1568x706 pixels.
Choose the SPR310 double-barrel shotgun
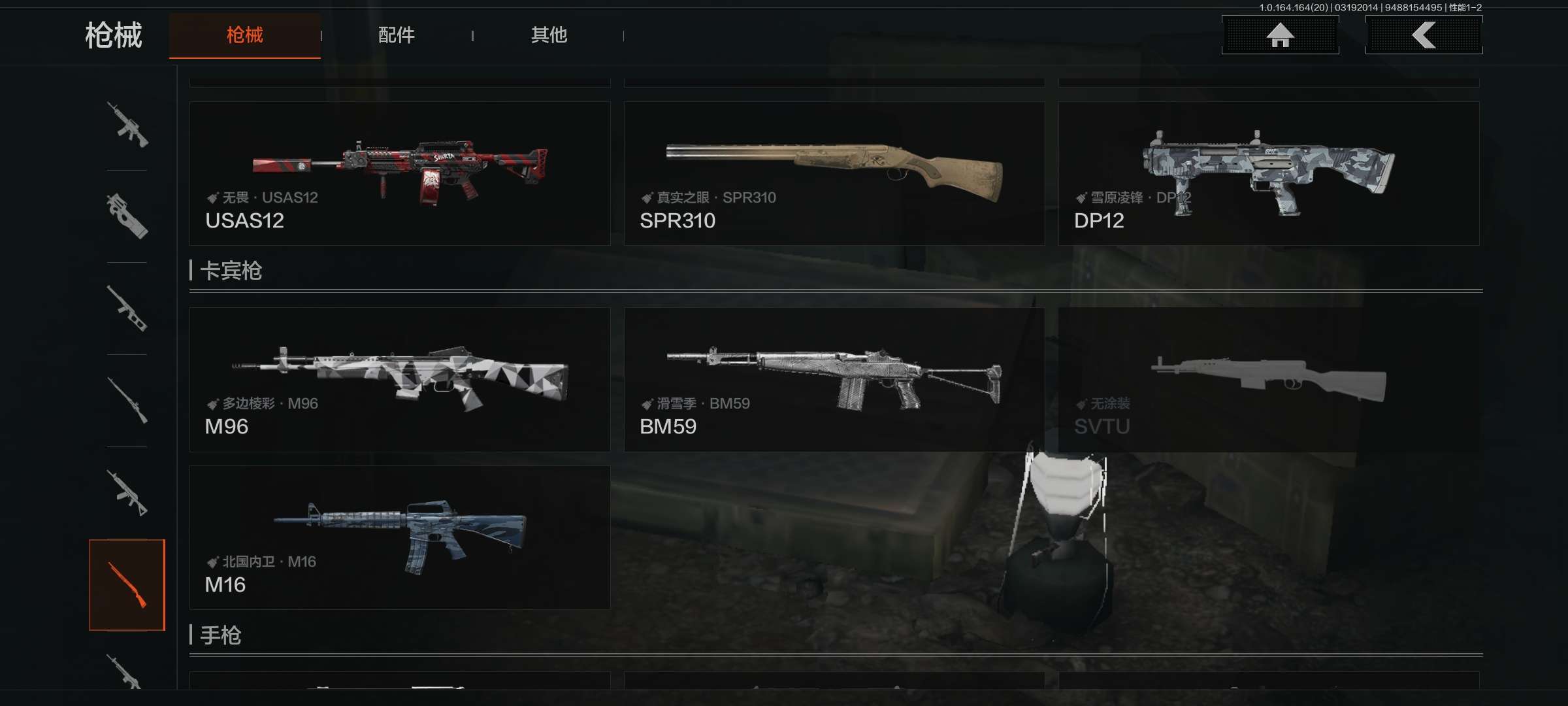tap(834, 173)
